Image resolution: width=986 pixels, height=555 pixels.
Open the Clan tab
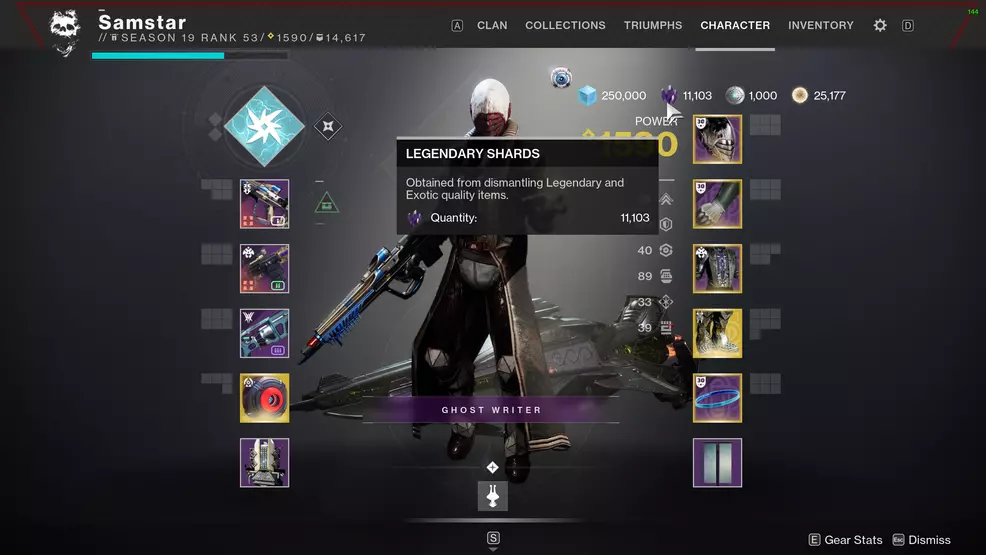pyautogui.click(x=492, y=25)
